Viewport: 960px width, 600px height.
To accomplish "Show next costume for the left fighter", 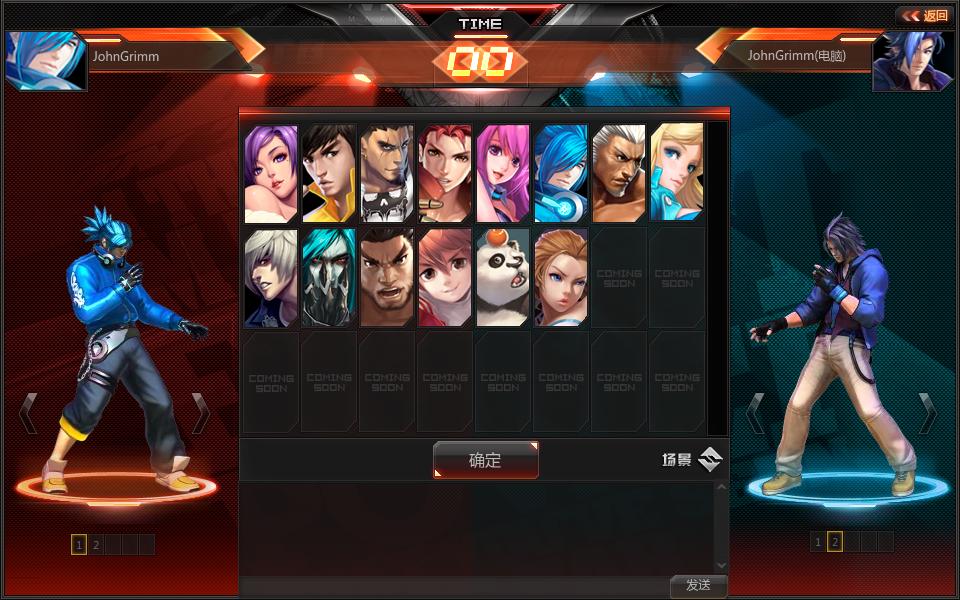I will tap(201, 412).
